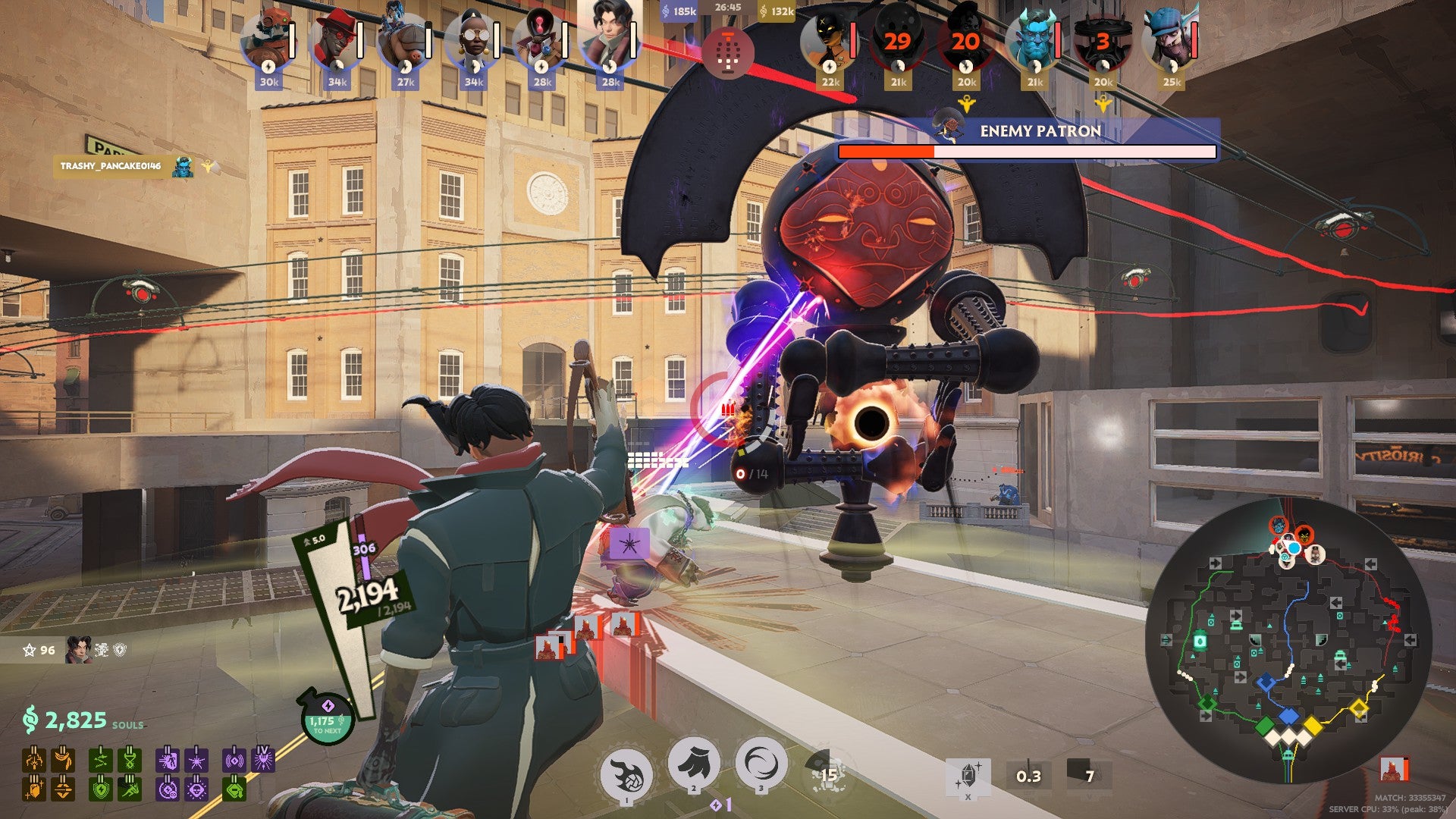Click the green lightning shield item

pyautogui.click(x=101, y=789)
